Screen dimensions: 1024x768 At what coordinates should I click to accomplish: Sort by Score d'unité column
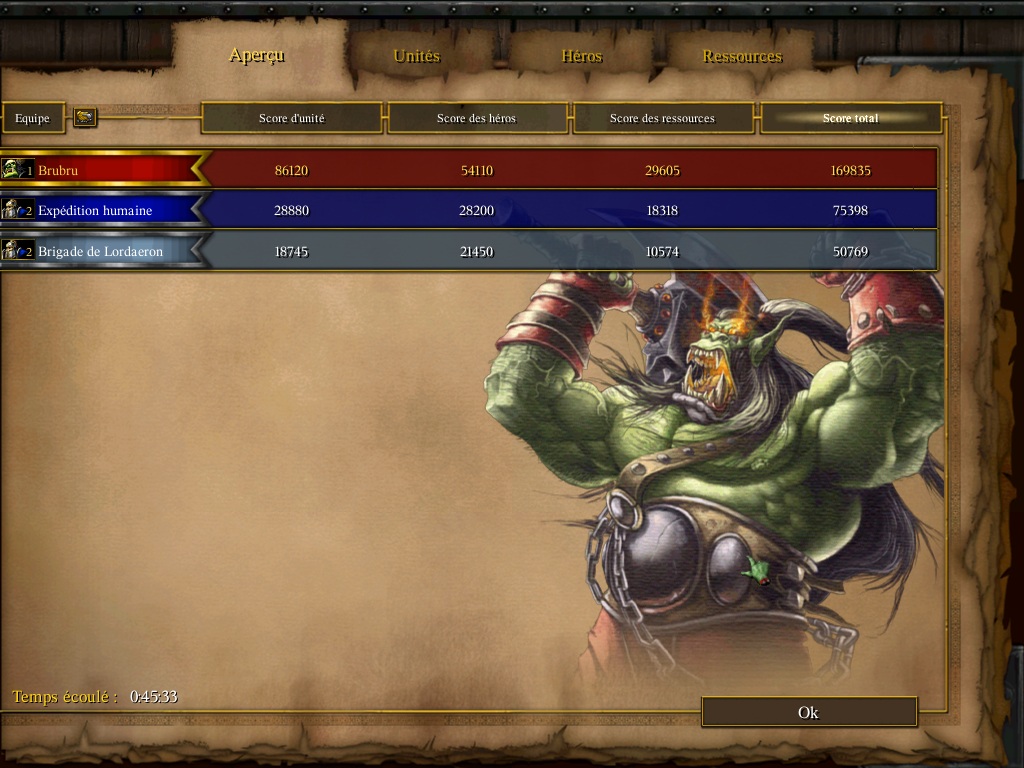pos(291,118)
